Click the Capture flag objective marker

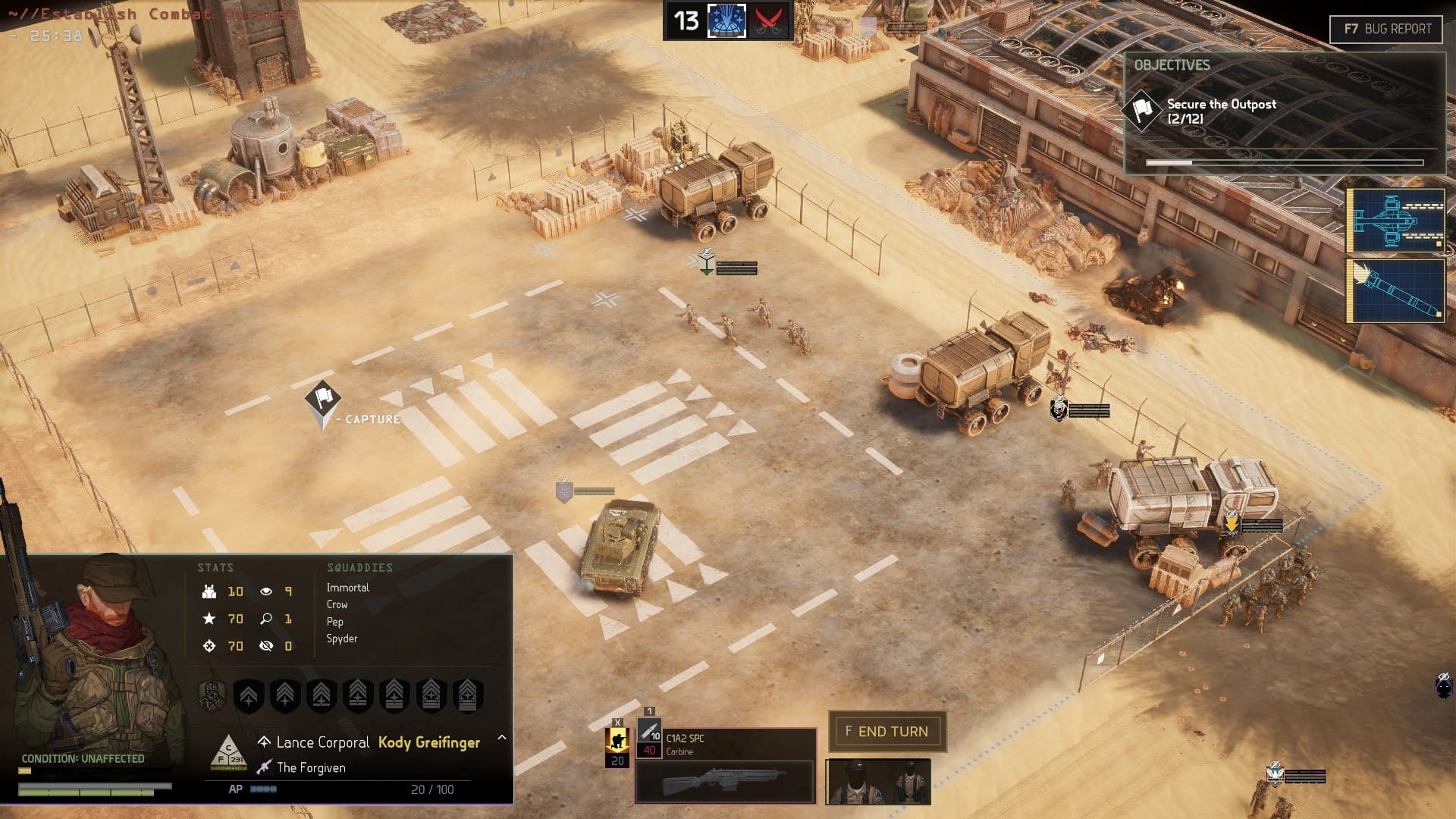[x=323, y=400]
